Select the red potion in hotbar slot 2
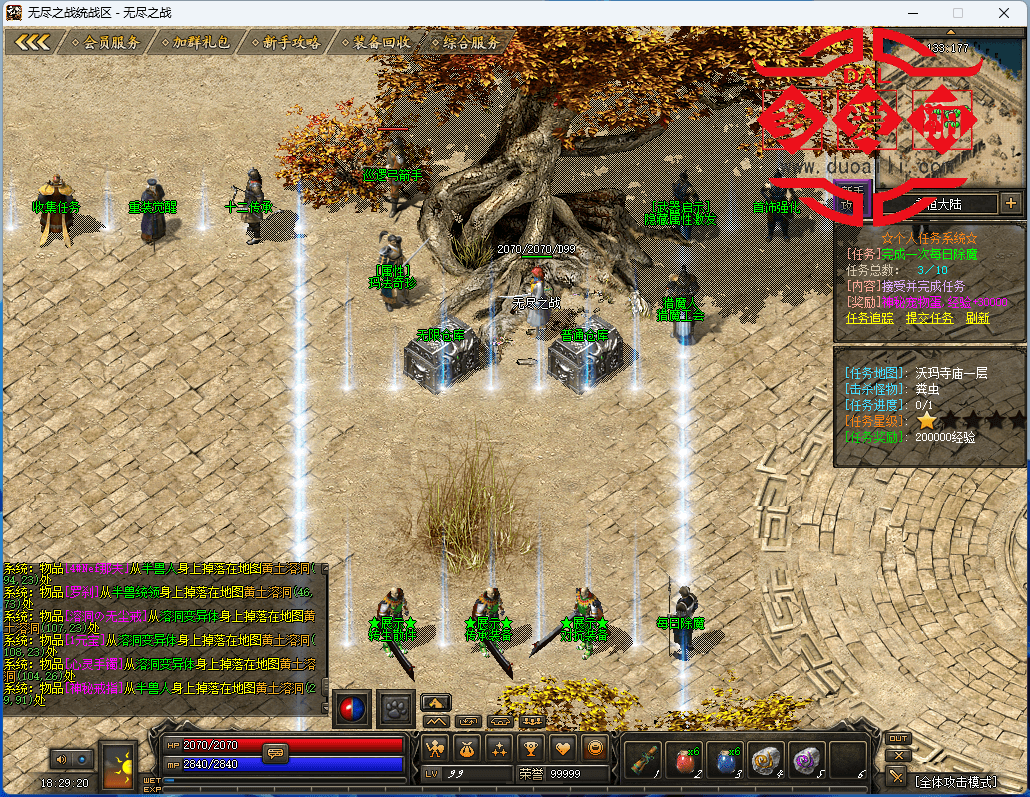The width and height of the screenshot is (1030, 797). (684, 759)
